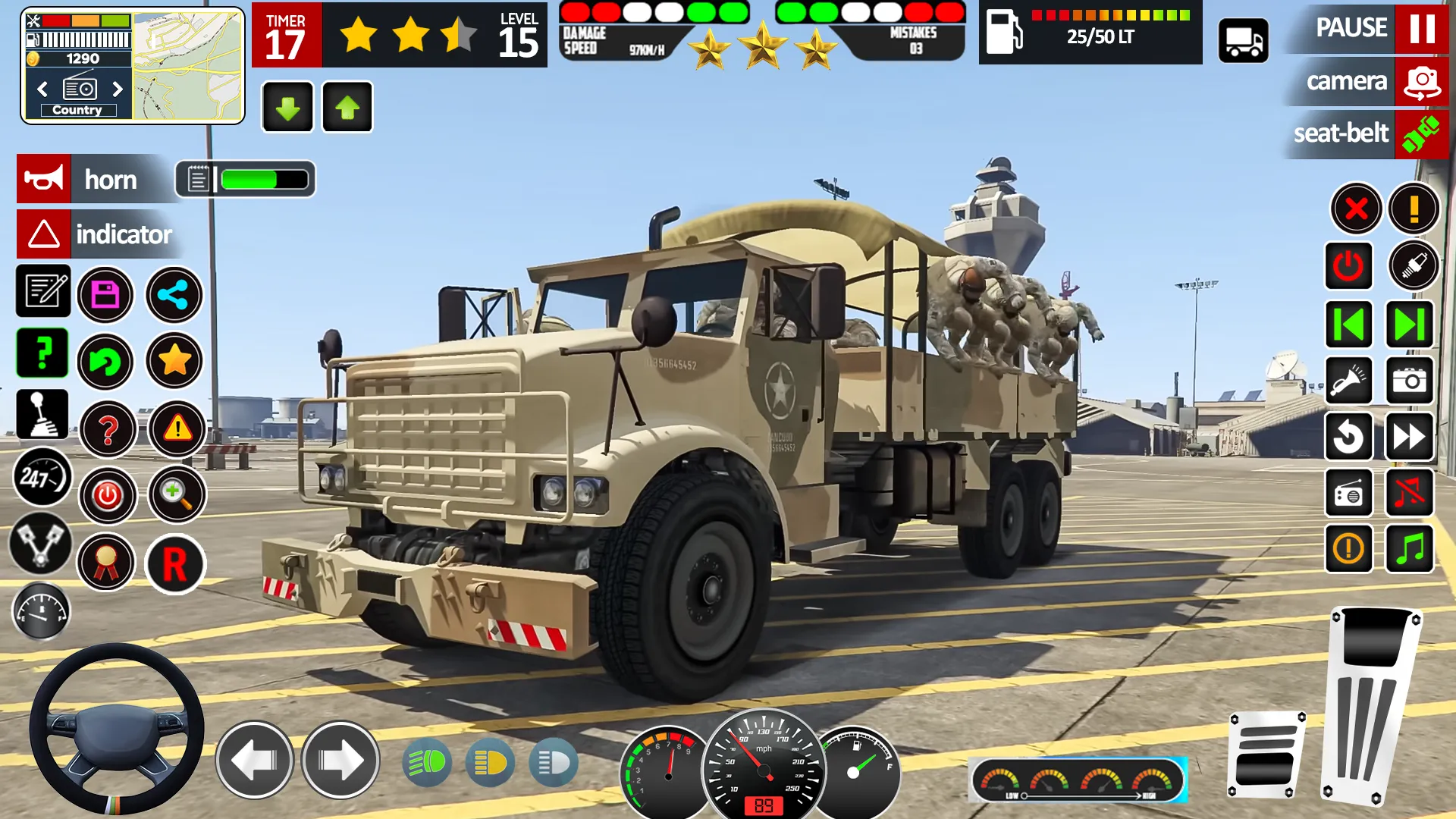Select the Country radio station label

[x=80, y=110]
